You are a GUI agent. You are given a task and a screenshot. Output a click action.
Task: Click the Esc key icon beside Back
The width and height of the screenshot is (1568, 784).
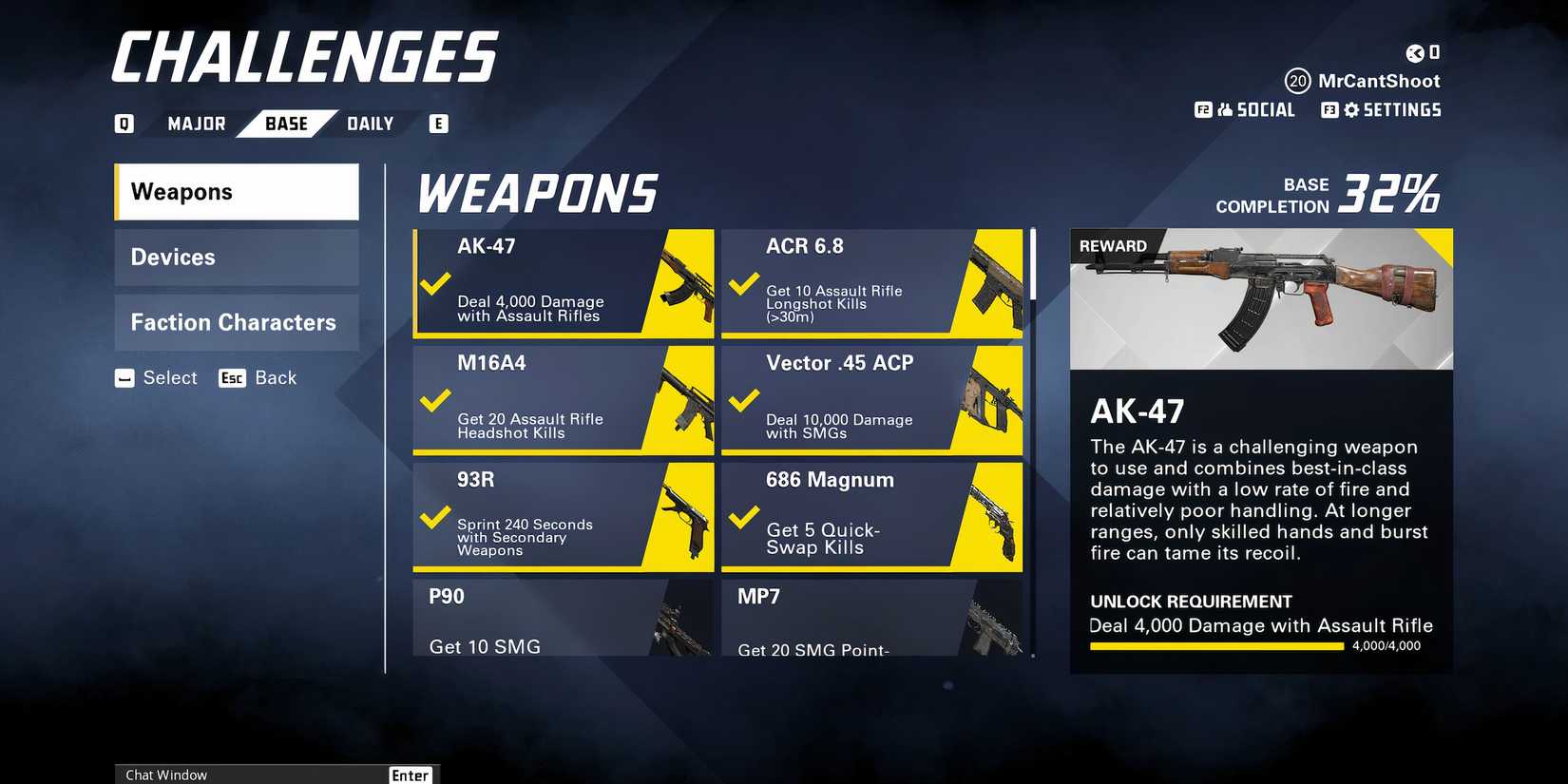click(231, 378)
